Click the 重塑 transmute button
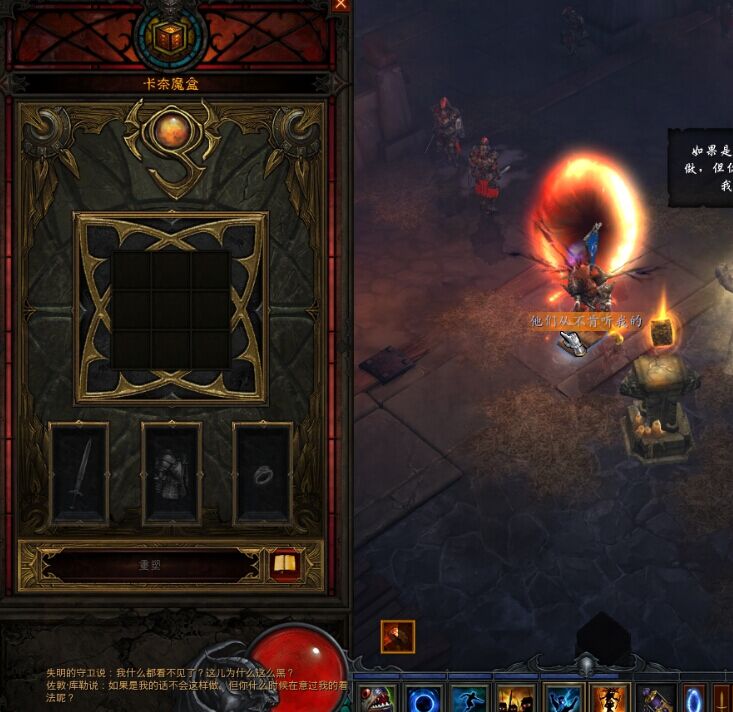The image size is (733, 712). (150, 565)
